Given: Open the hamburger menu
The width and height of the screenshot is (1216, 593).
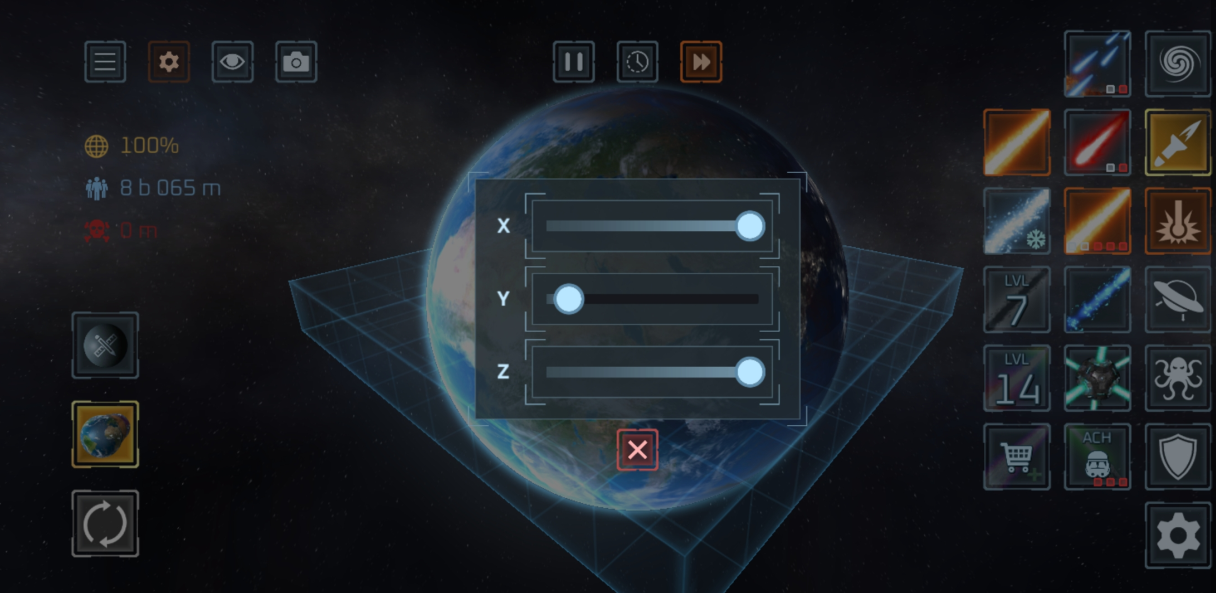Looking at the screenshot, I should pos(105,62).
